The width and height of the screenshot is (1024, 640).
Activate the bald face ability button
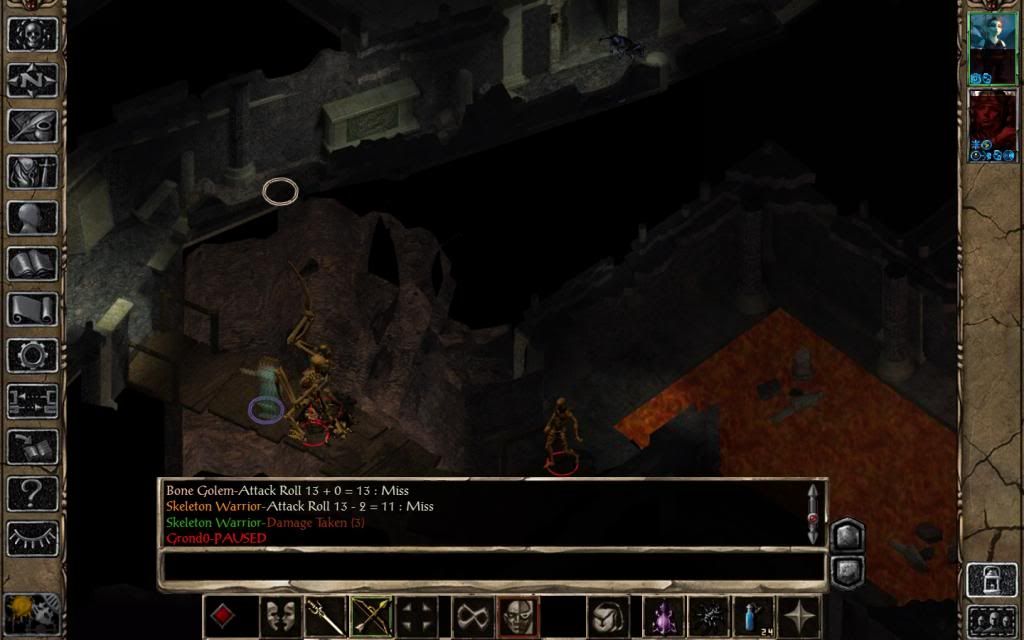[518, 615]
